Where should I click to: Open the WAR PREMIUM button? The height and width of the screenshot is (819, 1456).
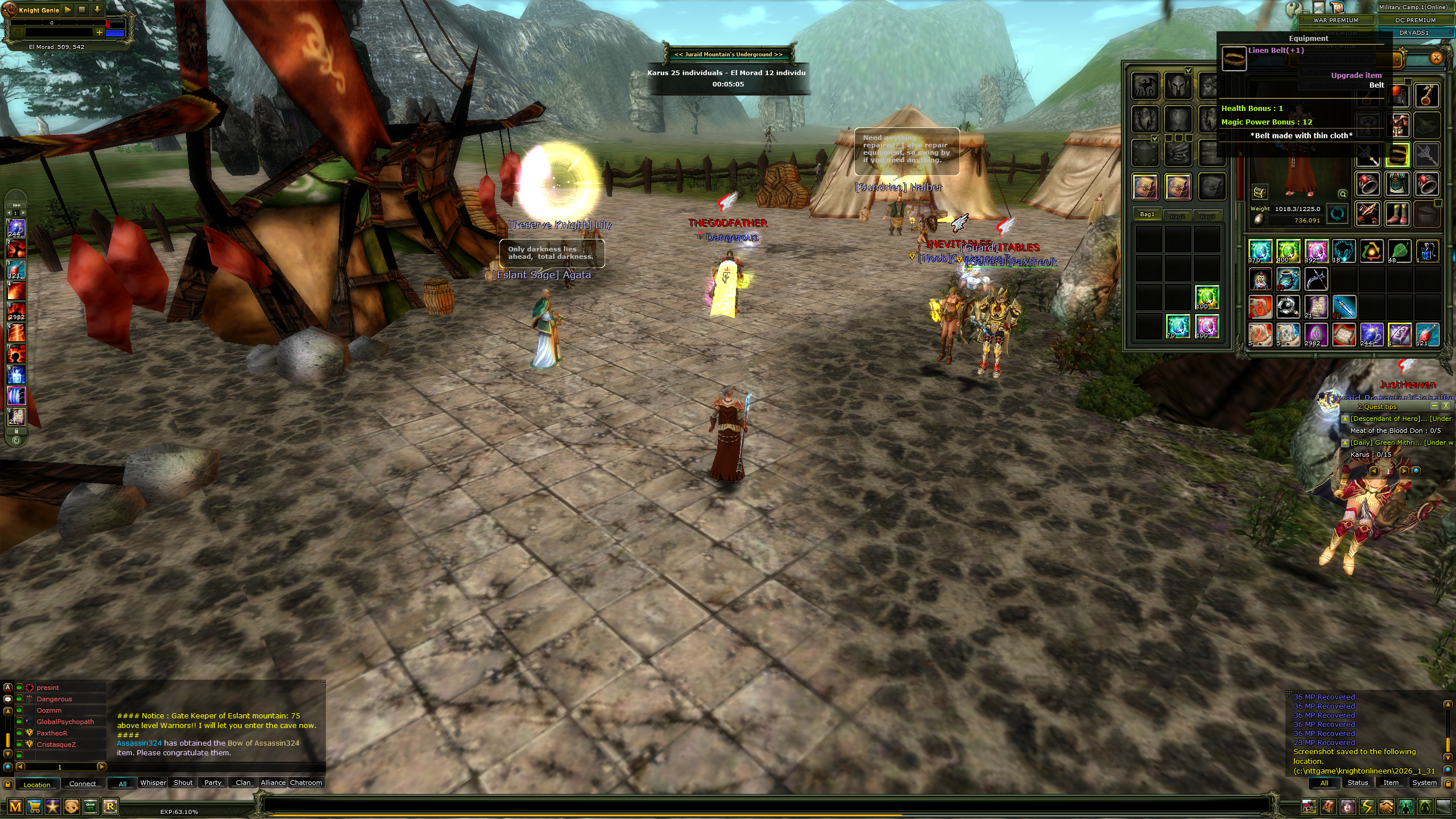1335,20
